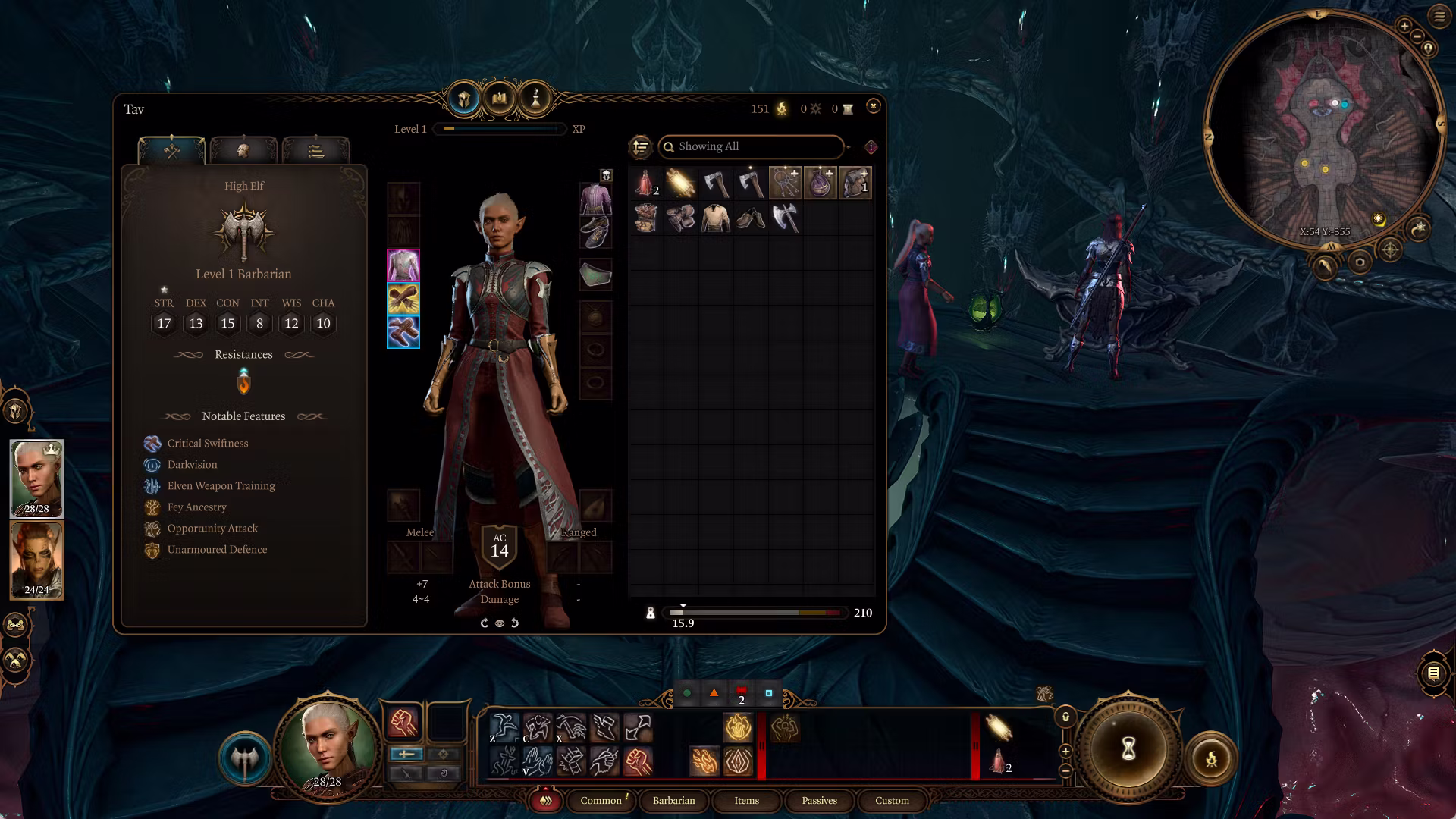Switch to the Common hotbar tab
This screenshot has height=819, width=1456.
pyautogui.click(x=601, y=801)
